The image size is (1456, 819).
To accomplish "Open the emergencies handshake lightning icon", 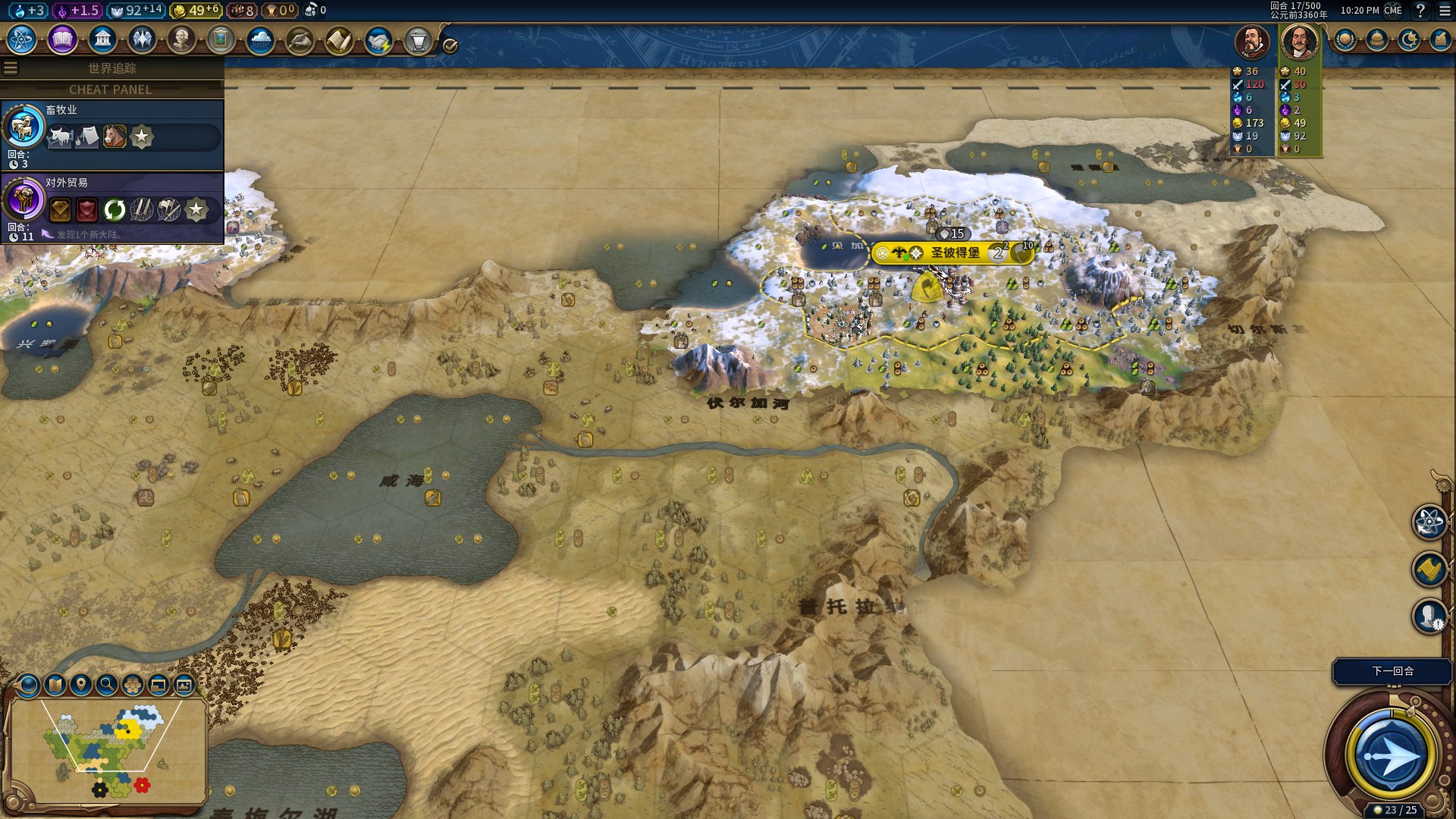I will click(x=378, y=41).
